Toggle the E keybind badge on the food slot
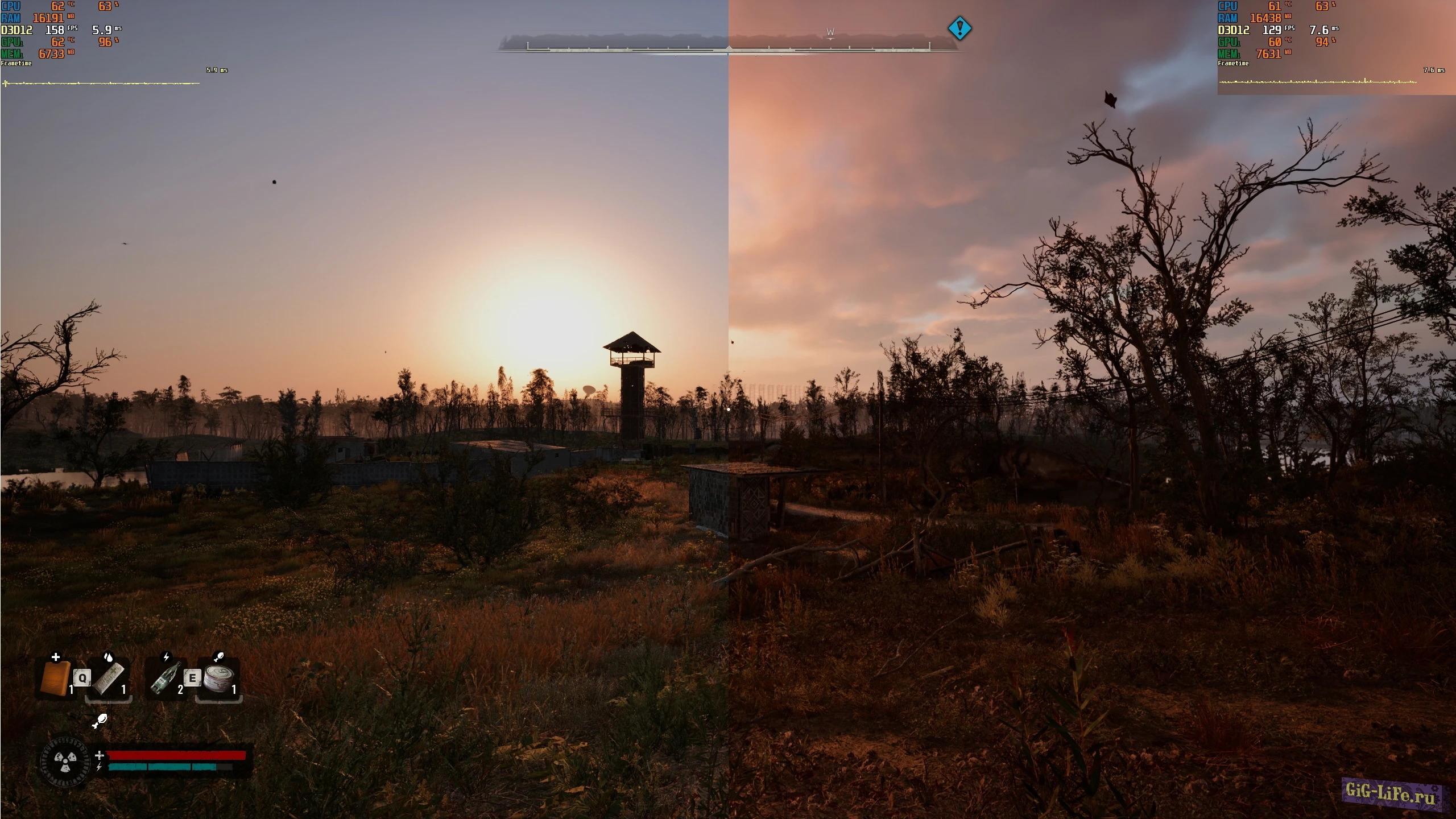The height and width of the screenshot is (819, 1456). coord(192,677)
